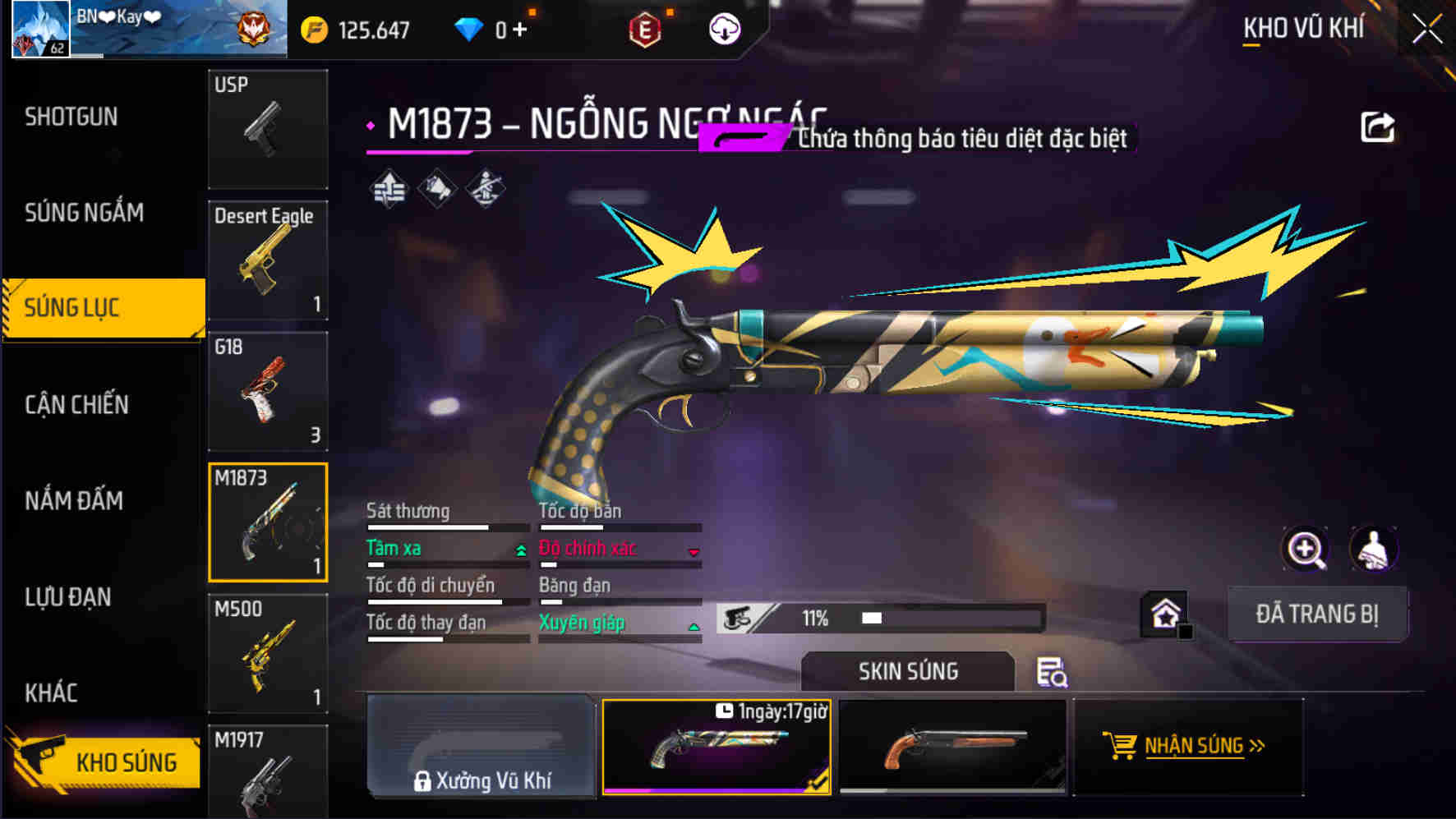The width and height of the screenshot is (1456, 819).
Task: Click the character preview icon beside the magnifier
Action: 1374,549
